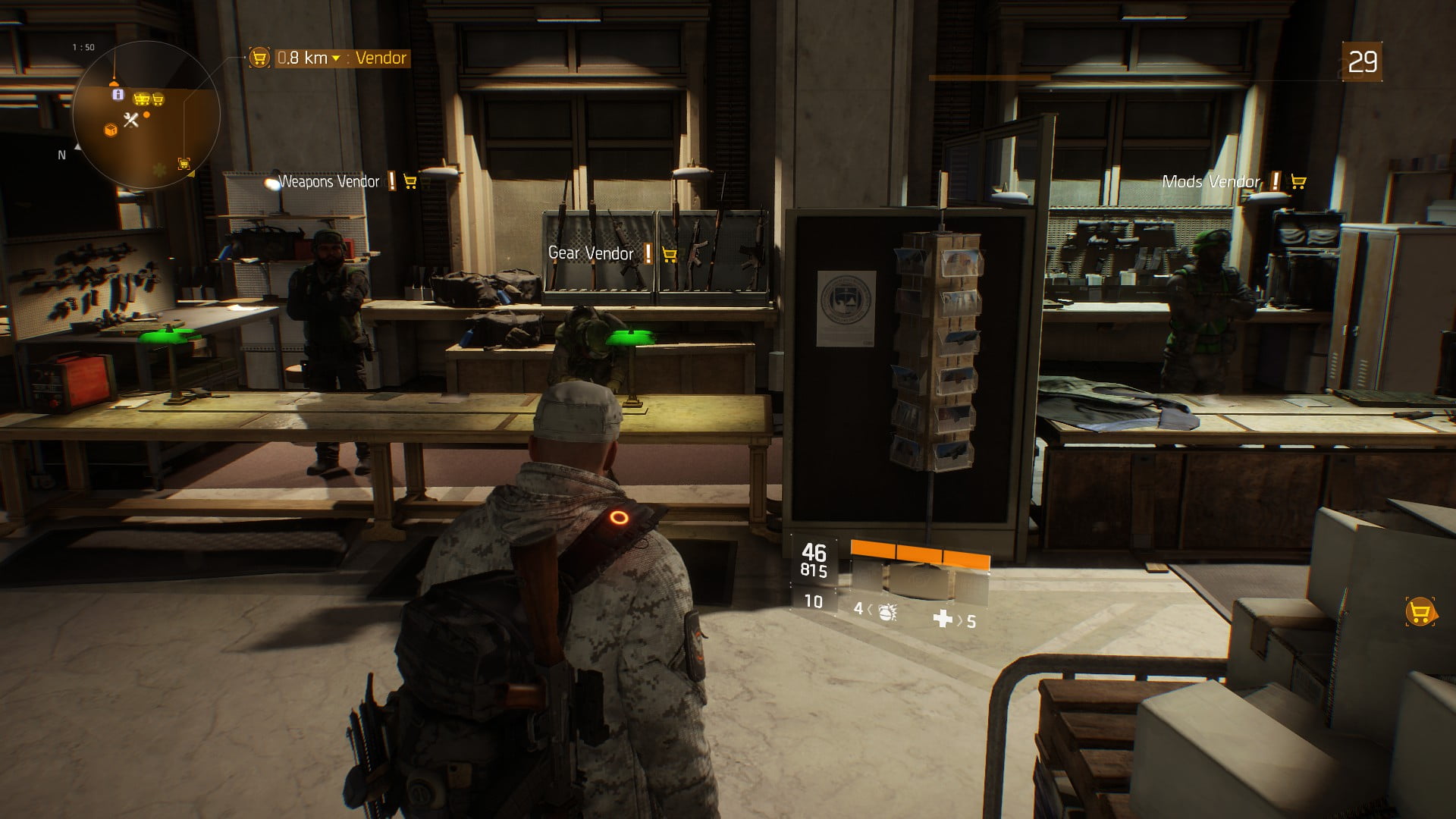This screenshot has height=819, width=1456.
Task: Select the Gear Vendor marker label
Action: point(591,254)
